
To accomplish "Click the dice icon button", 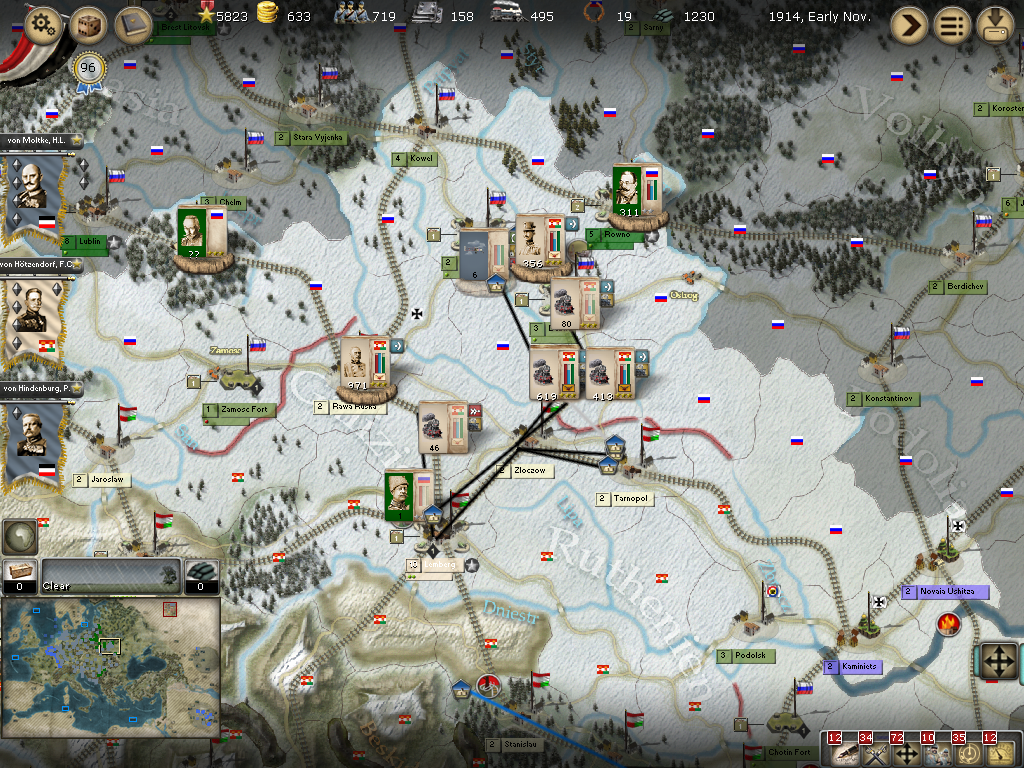I will tap(88, 25).
